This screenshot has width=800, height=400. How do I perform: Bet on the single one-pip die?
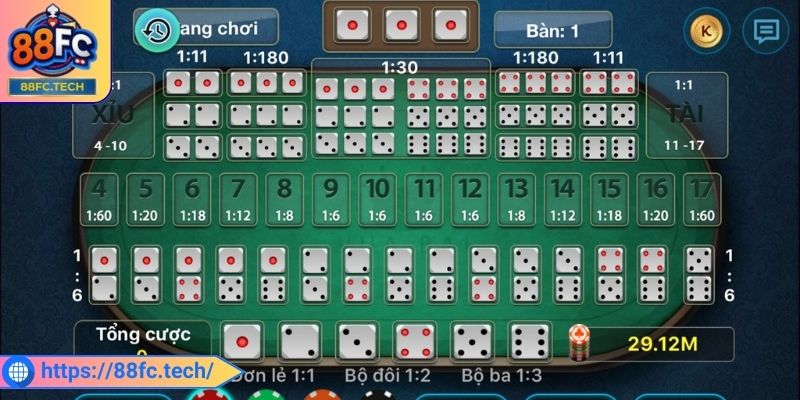pos(241,342)
